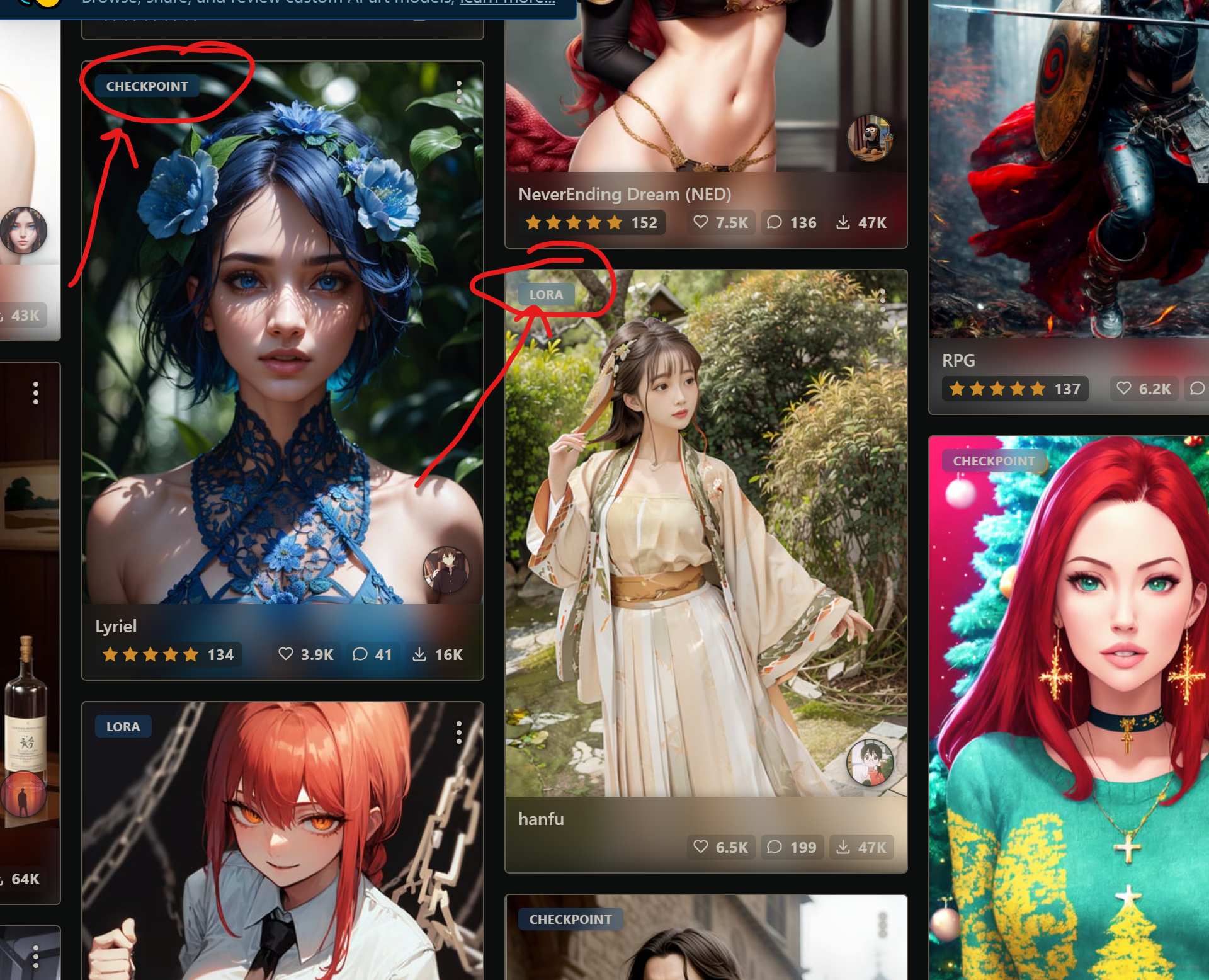Open the three-dot menu on hanfu card

coord(883,300)
